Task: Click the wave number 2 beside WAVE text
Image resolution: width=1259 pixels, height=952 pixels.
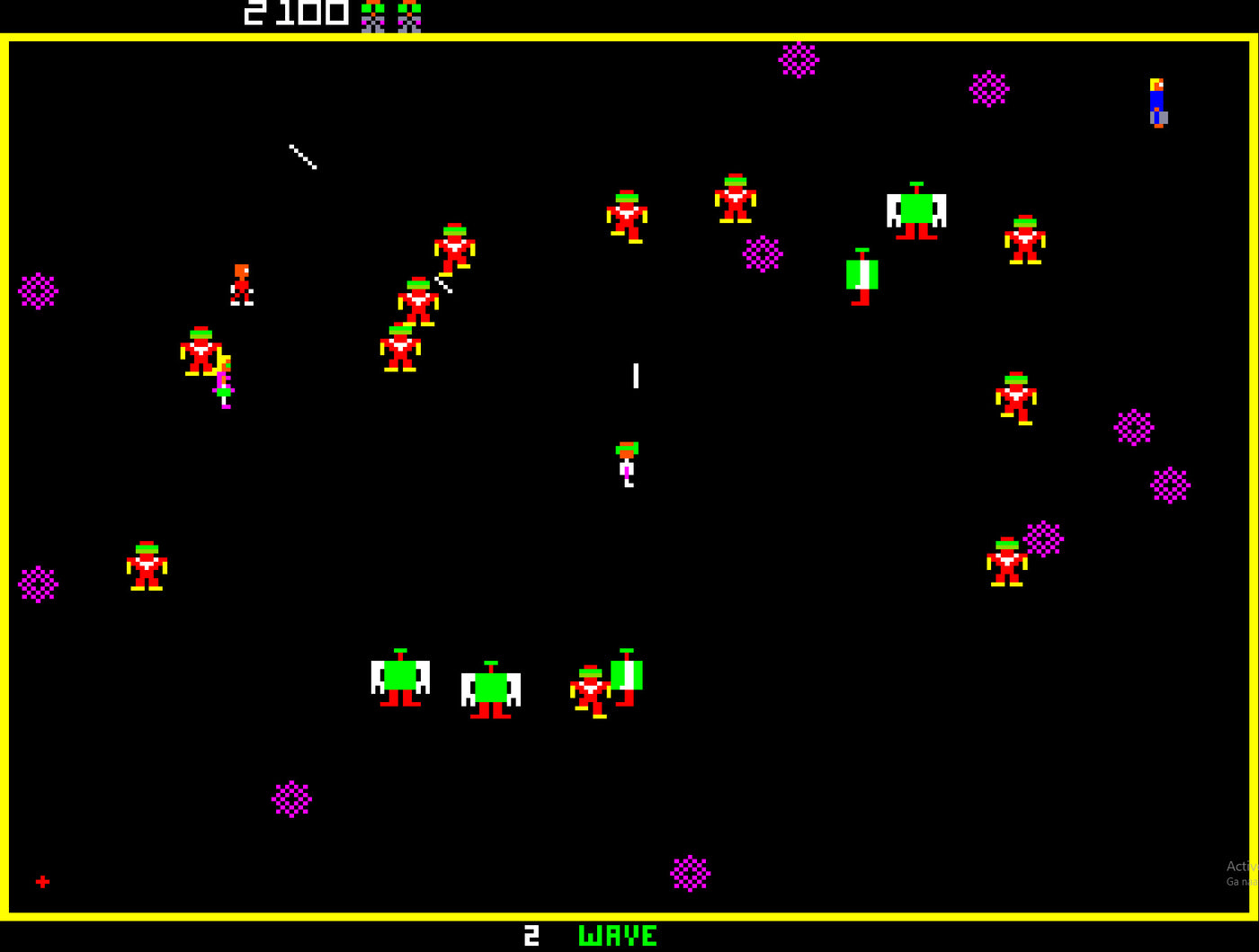Action: tap(531, 935)
